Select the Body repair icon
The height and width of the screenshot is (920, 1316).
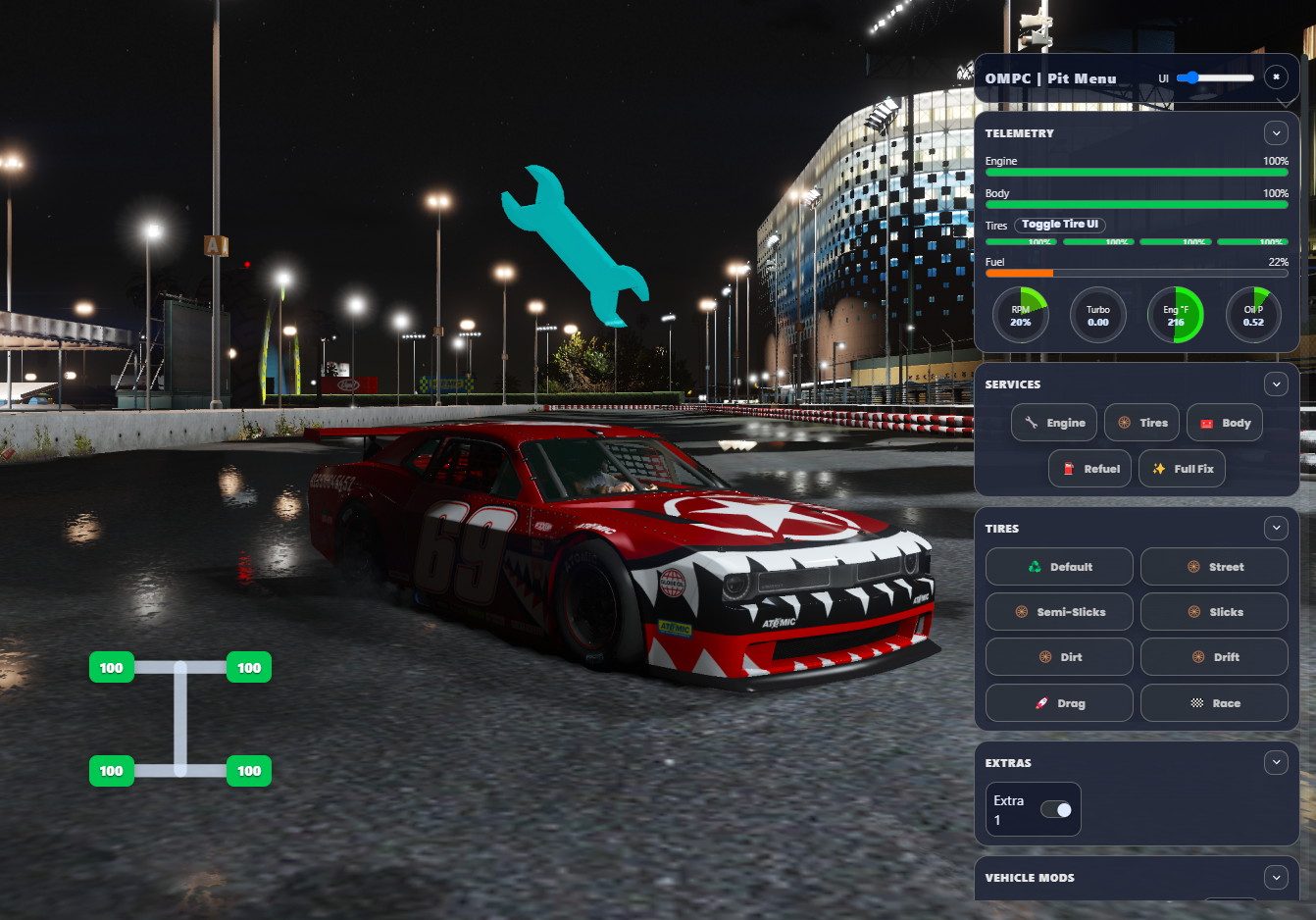pyautogui.click(x=1208, y=423)
